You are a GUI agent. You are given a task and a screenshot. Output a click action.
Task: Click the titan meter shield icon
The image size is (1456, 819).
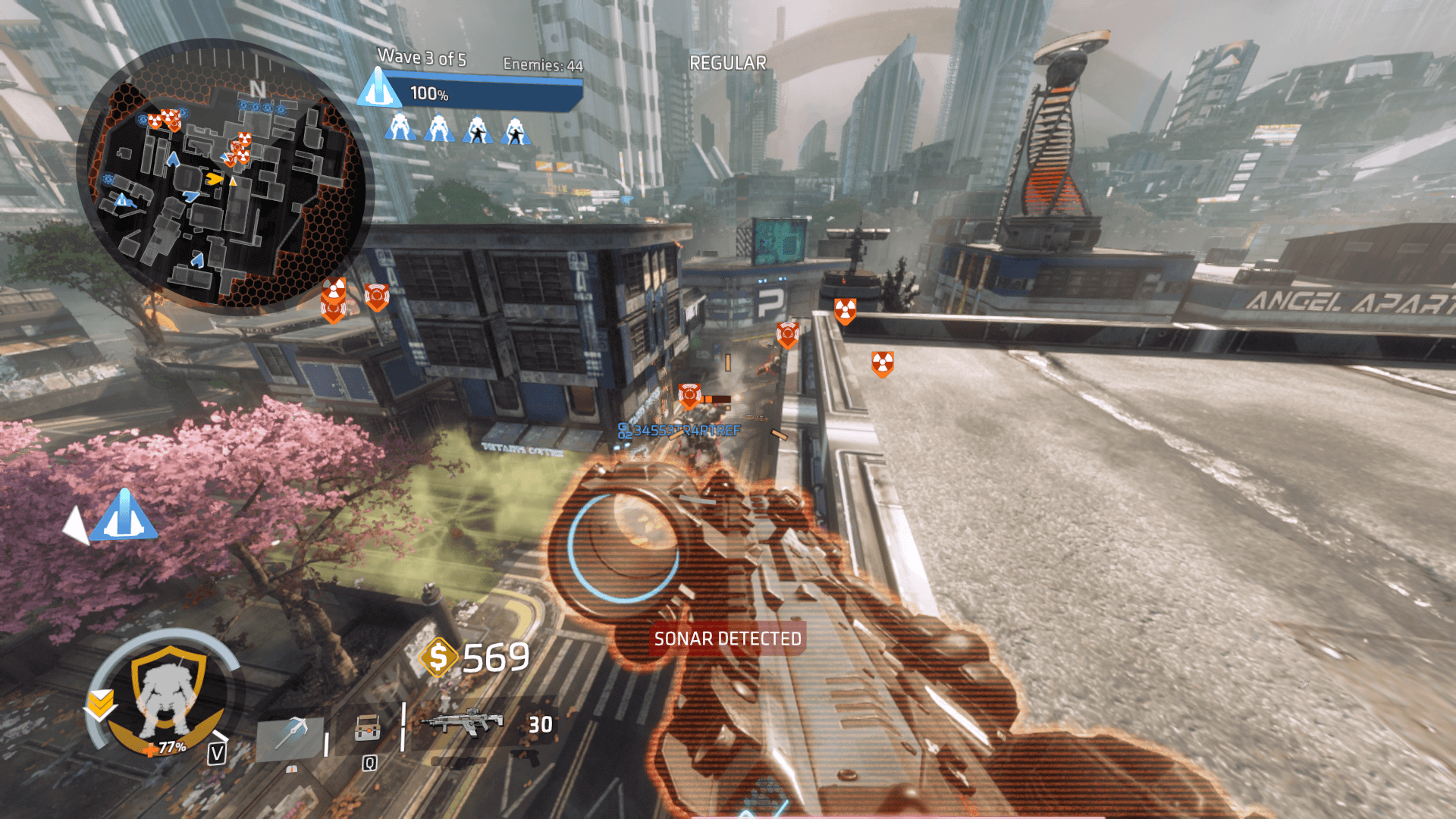click(x=168, y=692)
